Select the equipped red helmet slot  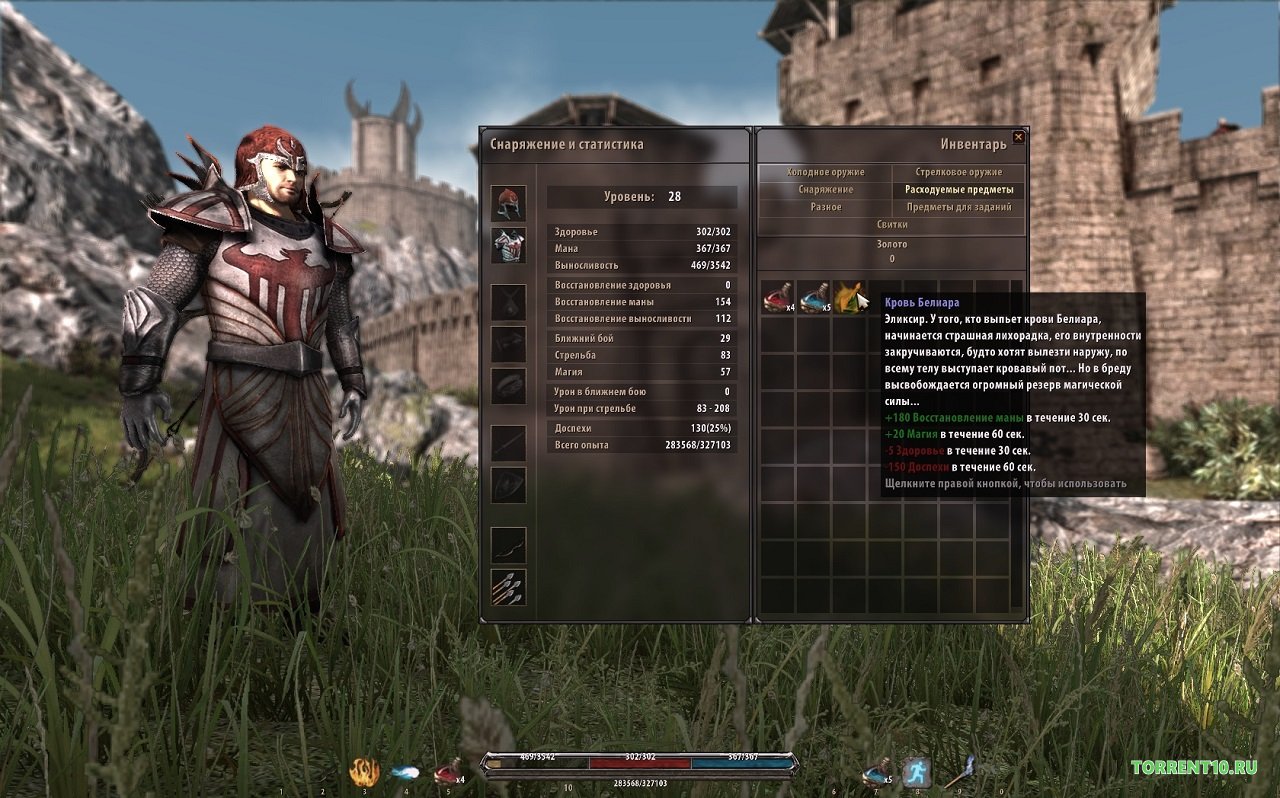[508, 203]
